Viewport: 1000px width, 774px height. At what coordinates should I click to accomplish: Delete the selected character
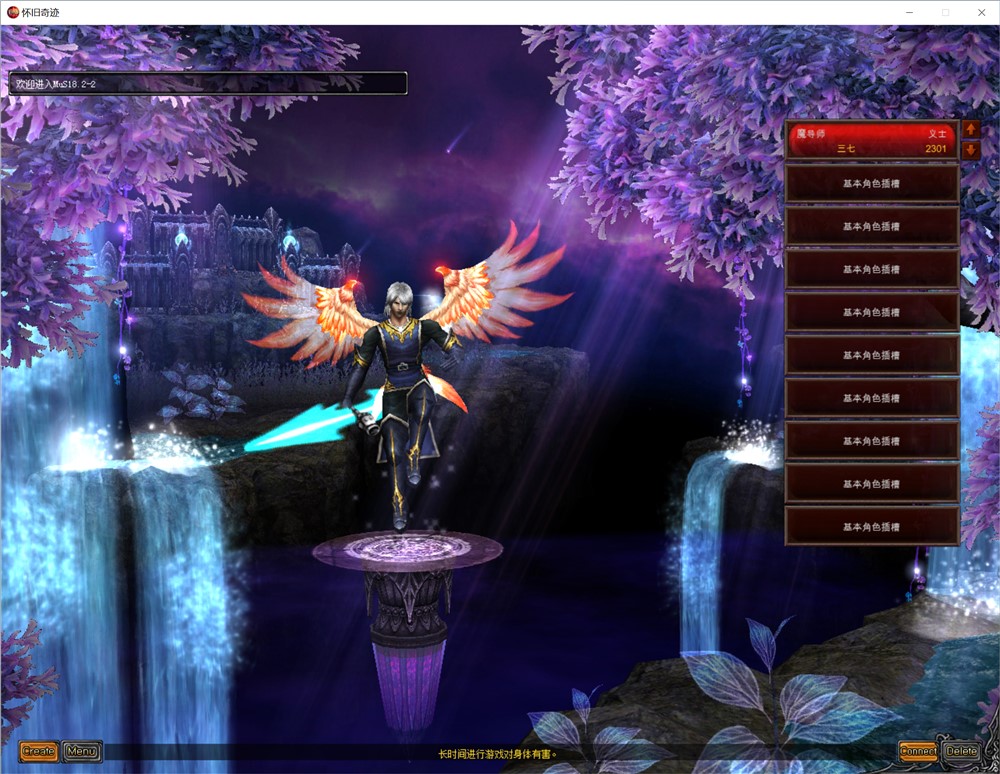pos(961,751)
